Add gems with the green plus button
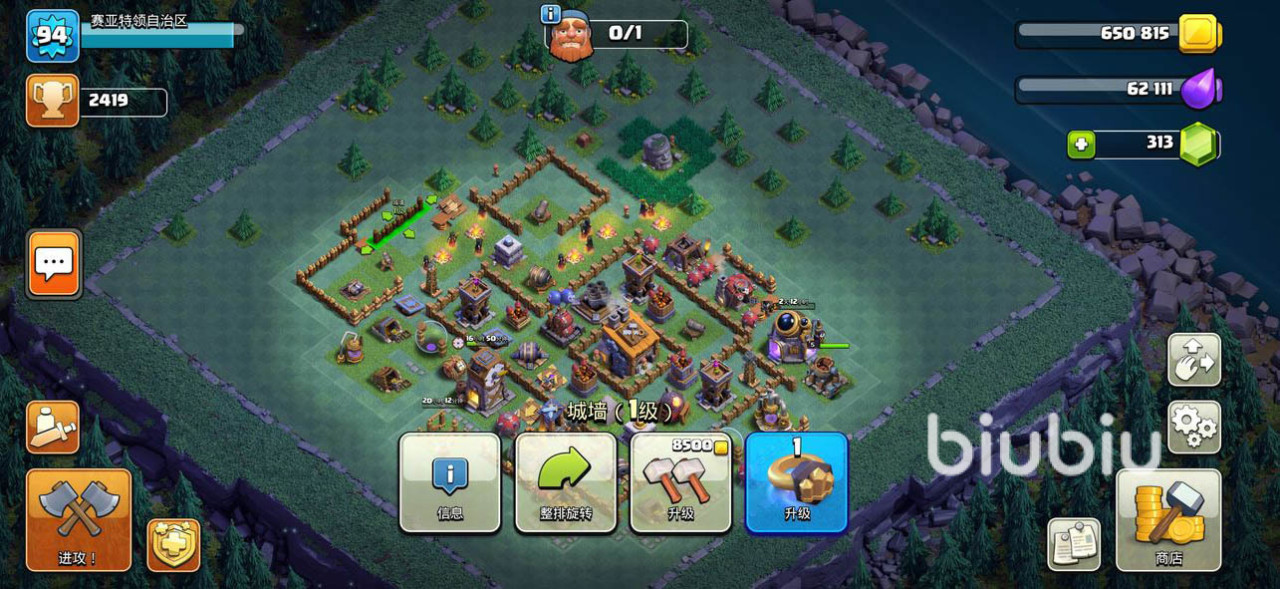 (1080, 145)
